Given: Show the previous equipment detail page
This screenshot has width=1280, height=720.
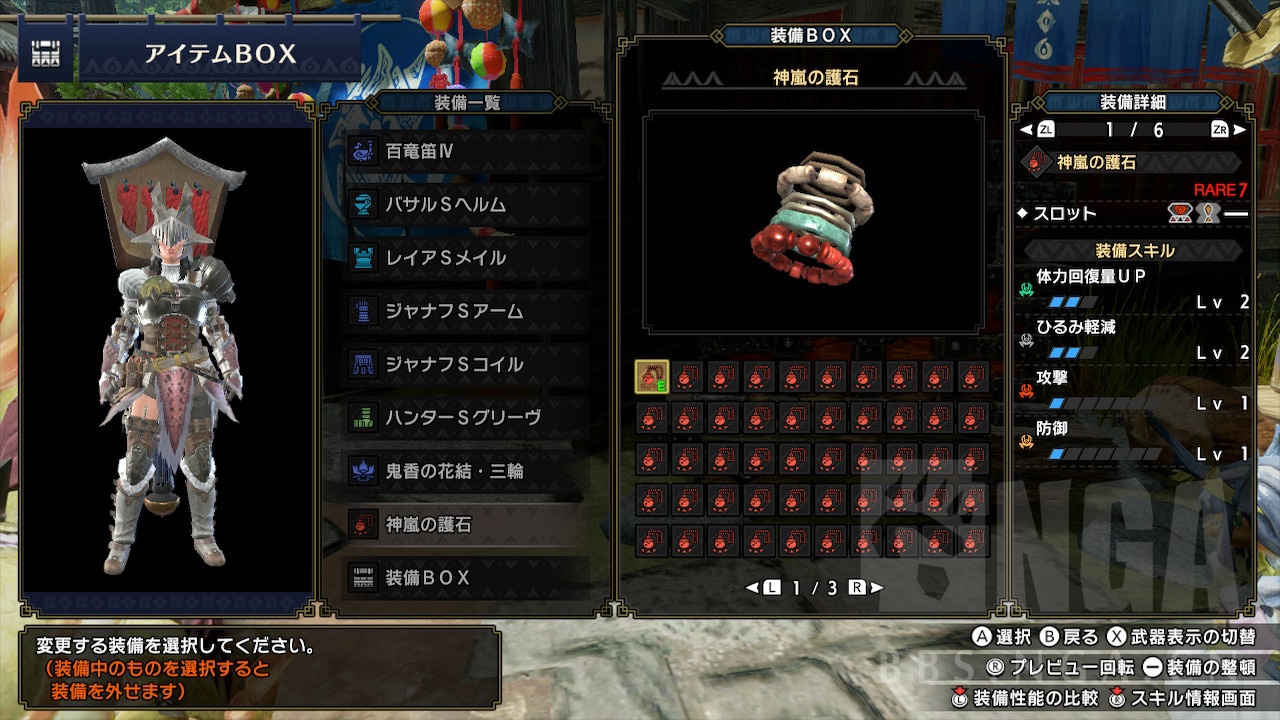Looking at the screenshot, I should [1038, 130].
